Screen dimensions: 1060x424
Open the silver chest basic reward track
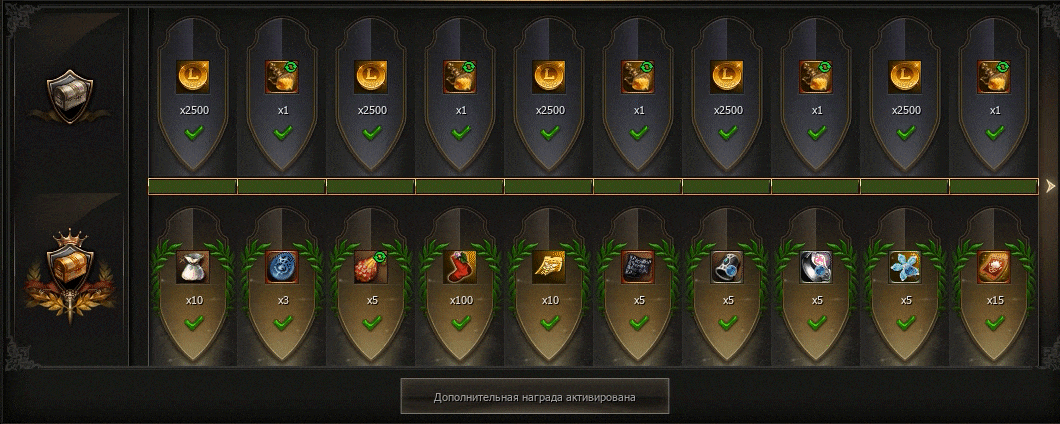click(70, 97)
